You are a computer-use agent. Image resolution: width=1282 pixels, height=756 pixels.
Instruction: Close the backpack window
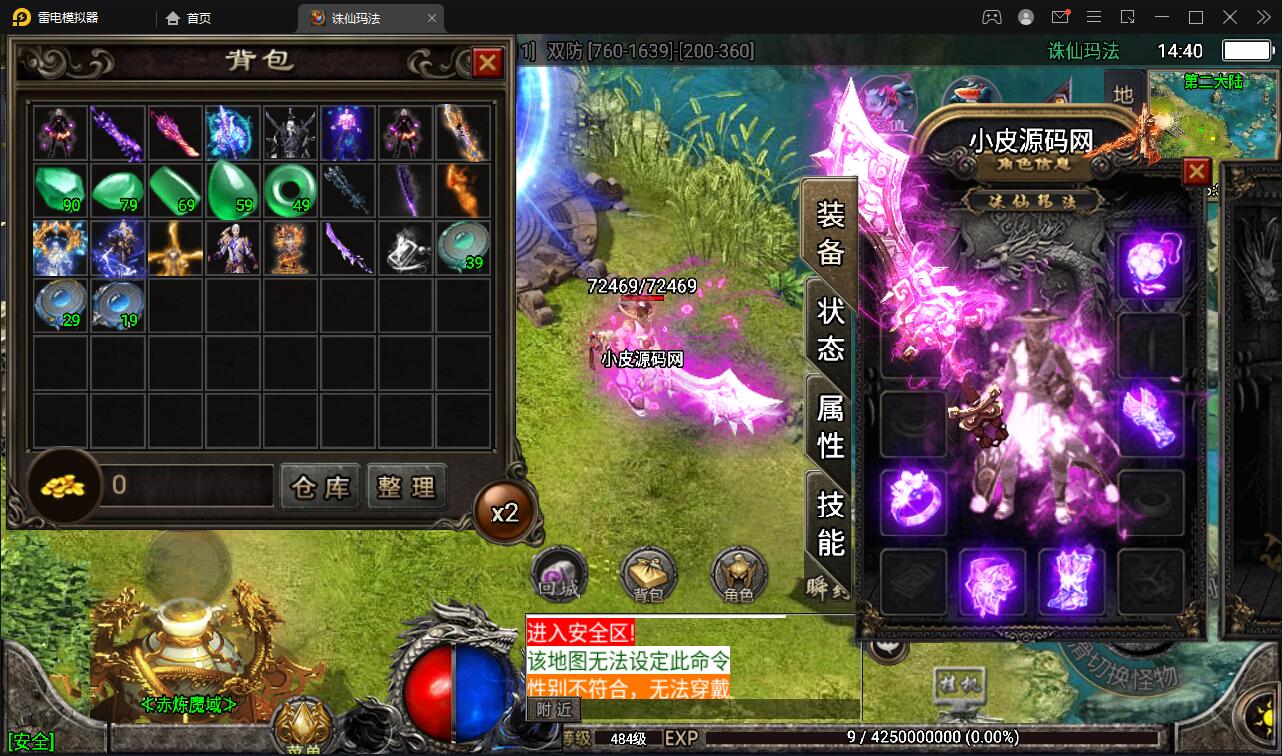click(488, 63)
